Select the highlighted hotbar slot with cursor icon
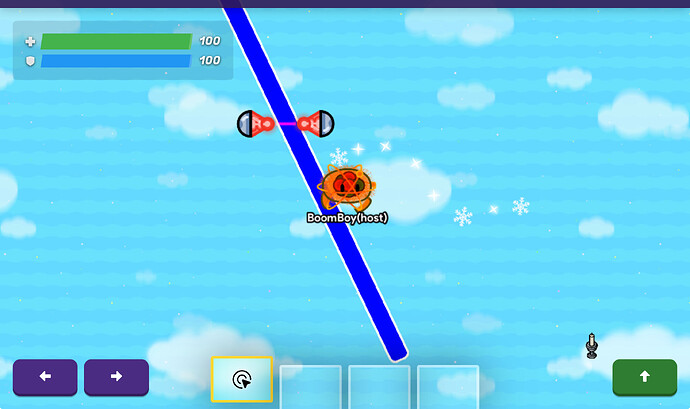This screenshot has width=690, height=409. click(x=242, y=379)
